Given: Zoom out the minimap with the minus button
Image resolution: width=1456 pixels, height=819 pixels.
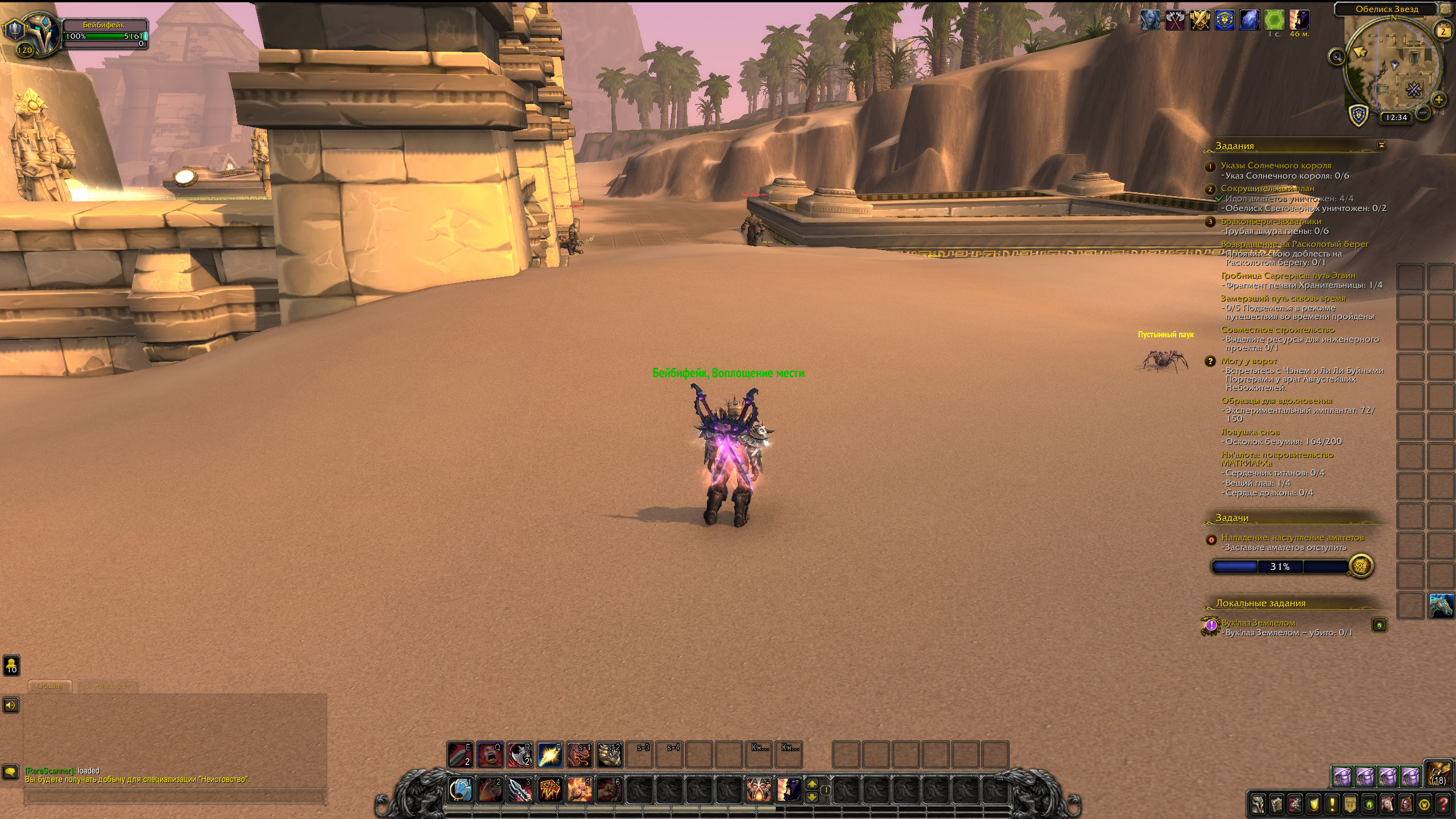Looking at the screenshot, I should [1423, 113].
